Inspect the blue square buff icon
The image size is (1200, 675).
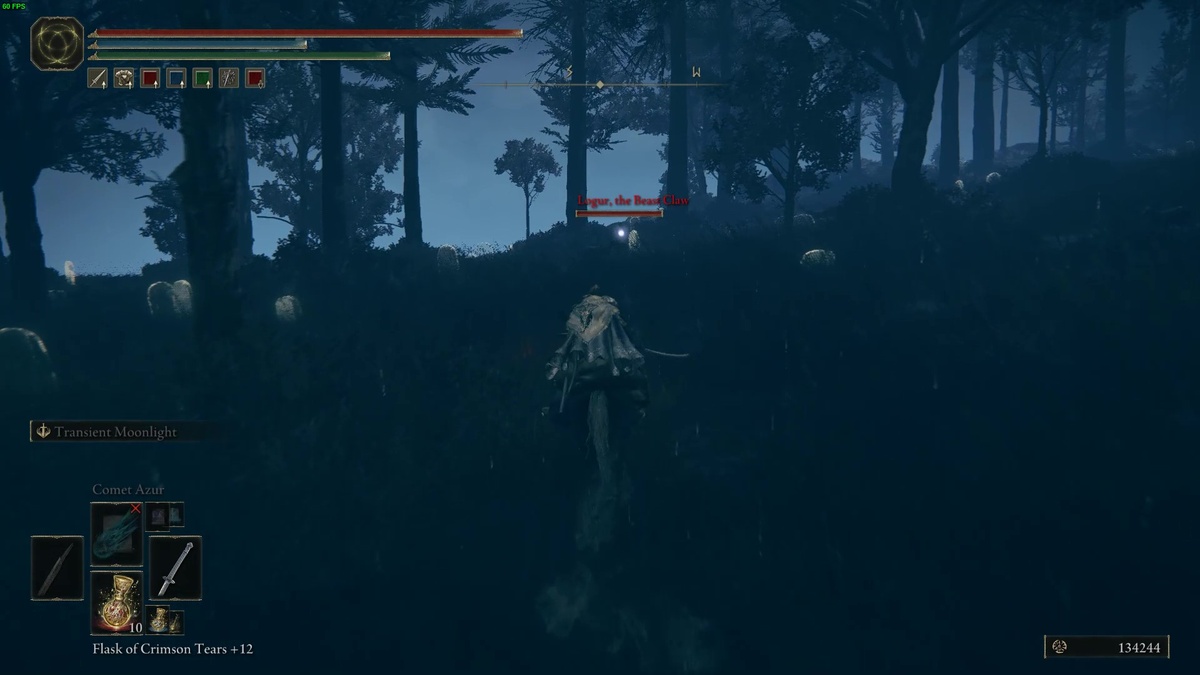[176, 77]
